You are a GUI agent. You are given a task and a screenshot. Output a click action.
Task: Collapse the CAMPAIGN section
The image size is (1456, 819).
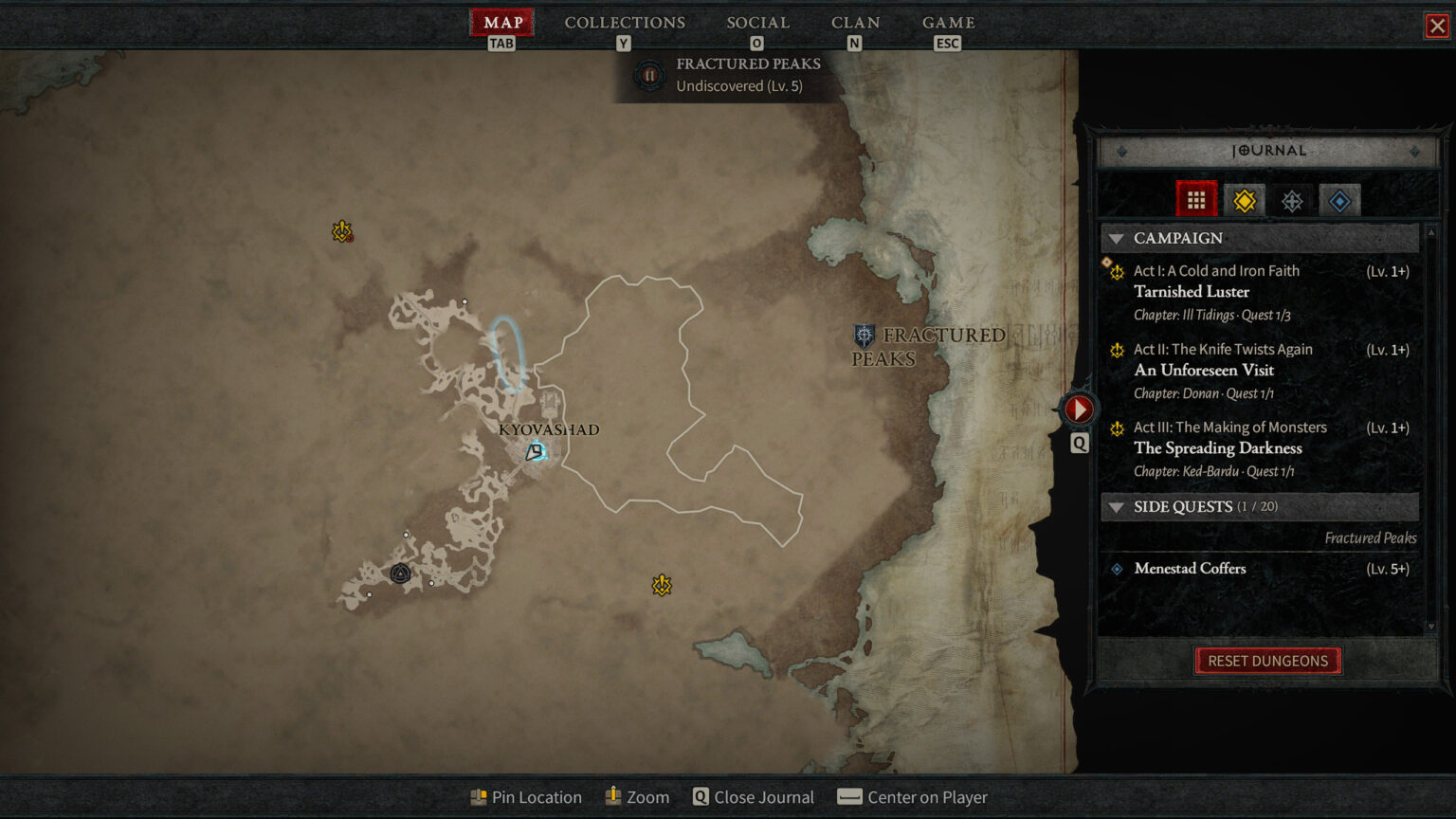click(x=1116, y=238)
